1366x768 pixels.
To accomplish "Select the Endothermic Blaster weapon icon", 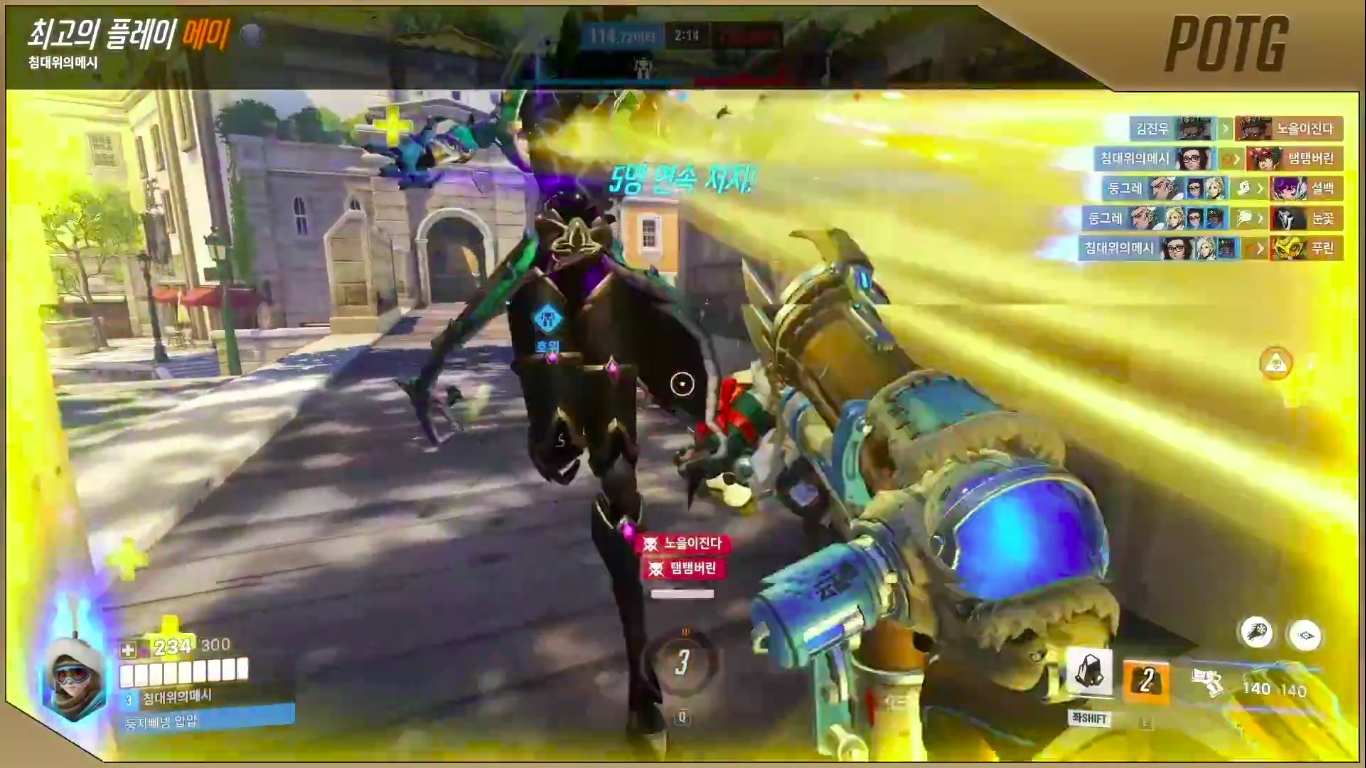I will point(1208,682).
